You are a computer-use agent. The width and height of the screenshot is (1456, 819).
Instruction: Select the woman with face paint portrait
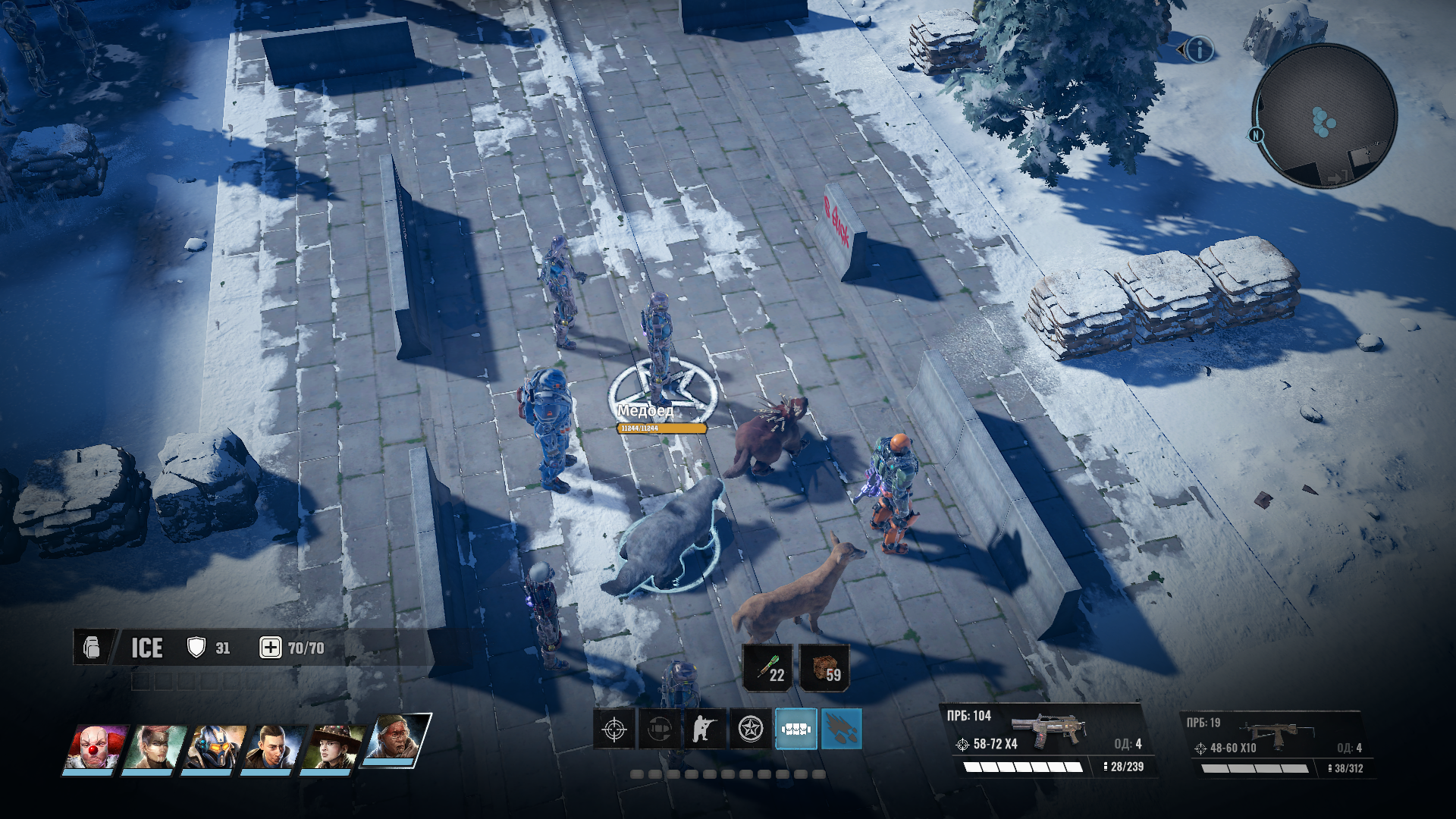coord(154,746)
